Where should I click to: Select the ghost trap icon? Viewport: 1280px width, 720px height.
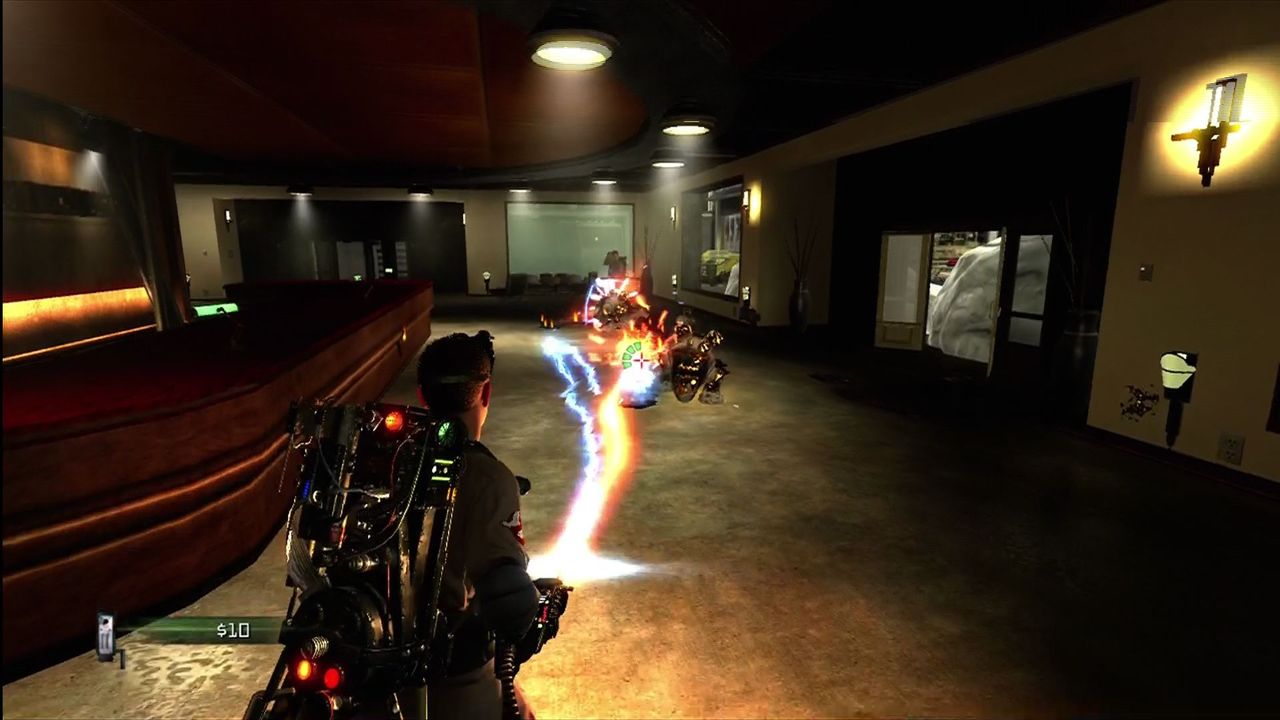[106, 637]
